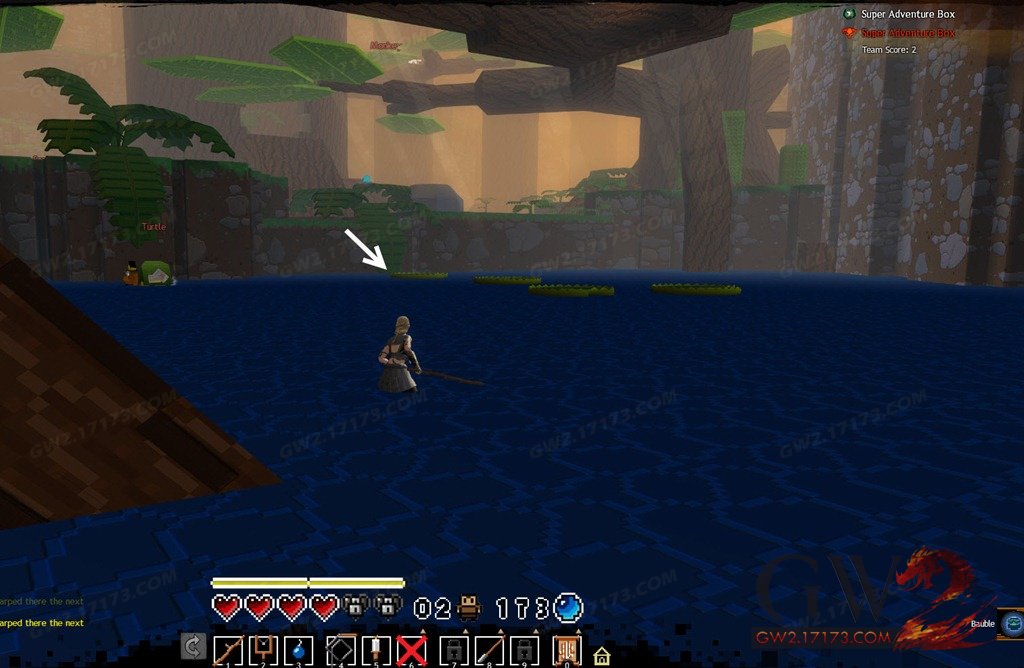Screen dimensions: 1024x668
Task: Use the blue bomb item
Action: point(298,651)
